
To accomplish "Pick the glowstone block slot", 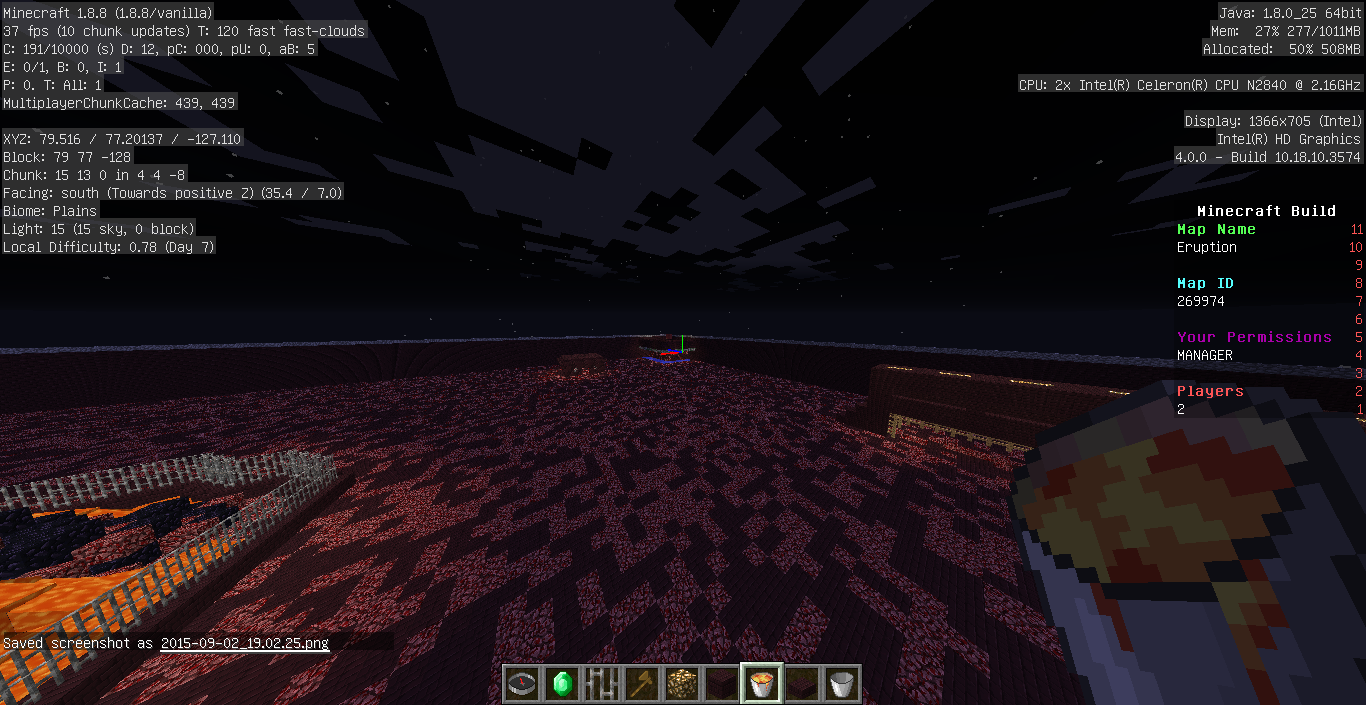I will pyautogui.click(x=681, y=684).
